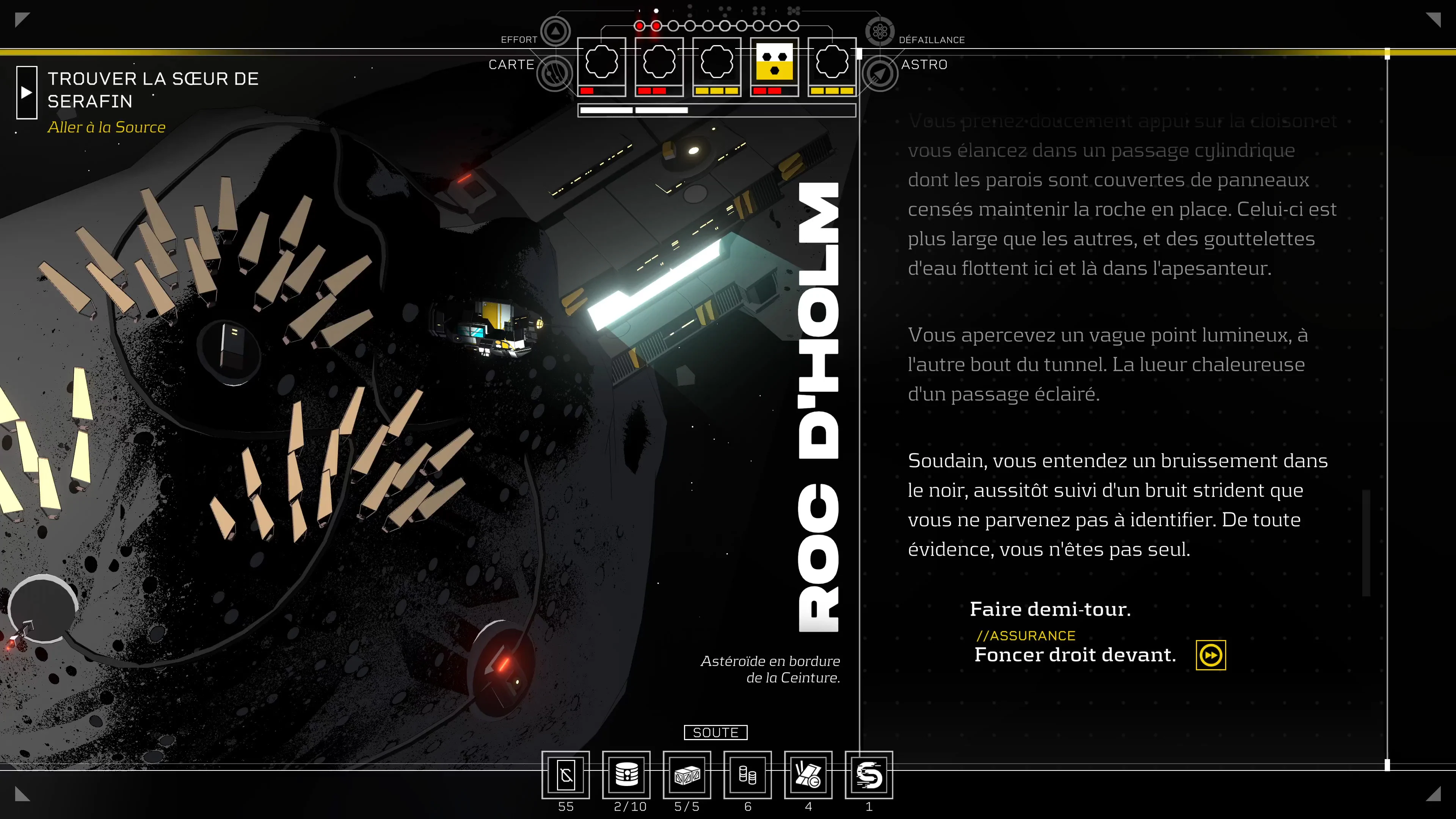Image resolution: width=1456 pixels, height=819 pixels.
Task: Choose the reply "Faire demi-tour."
Action: coord(1050,609)
